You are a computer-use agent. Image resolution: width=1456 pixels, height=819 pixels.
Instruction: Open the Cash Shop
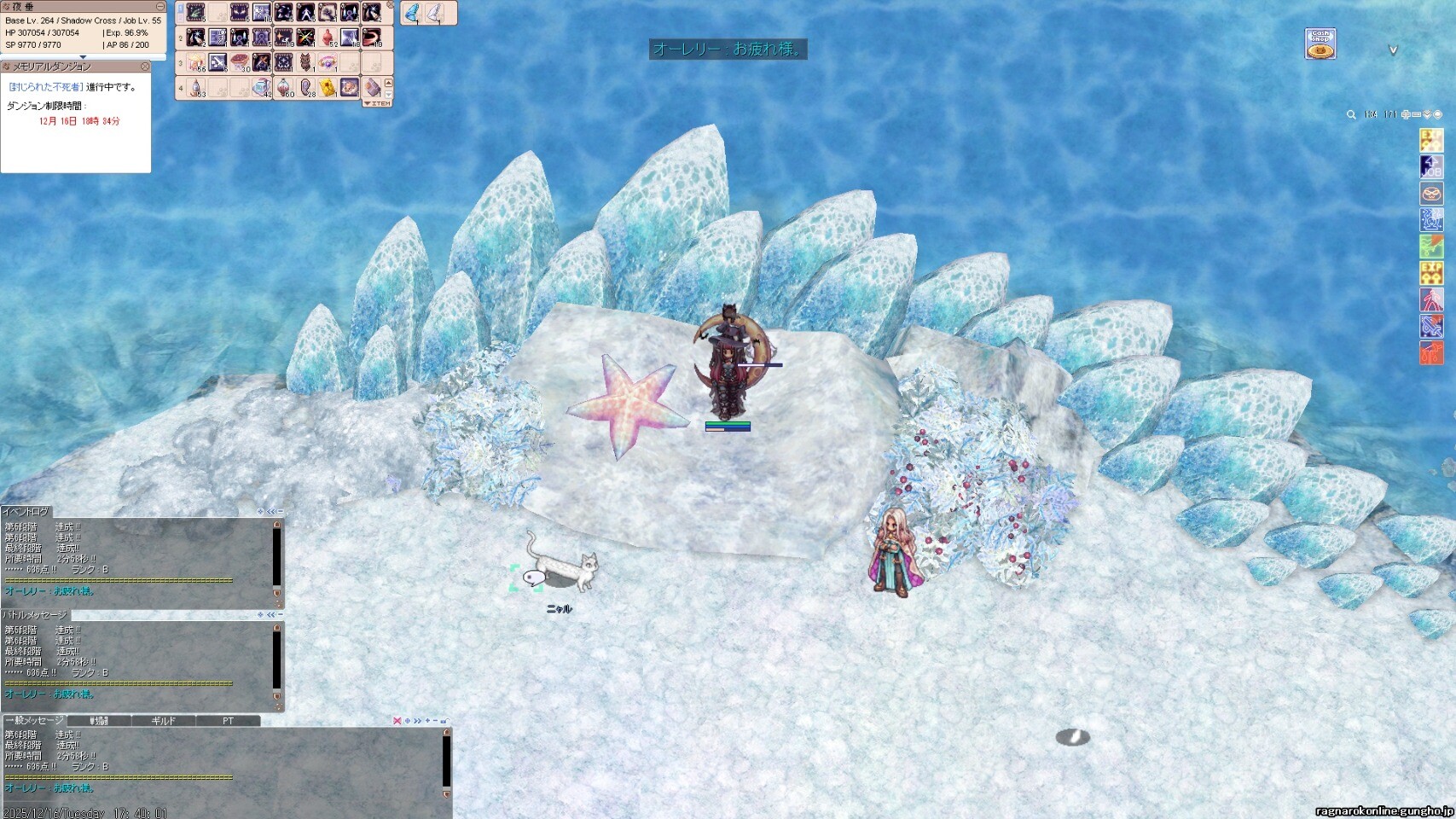(1320, 44)
